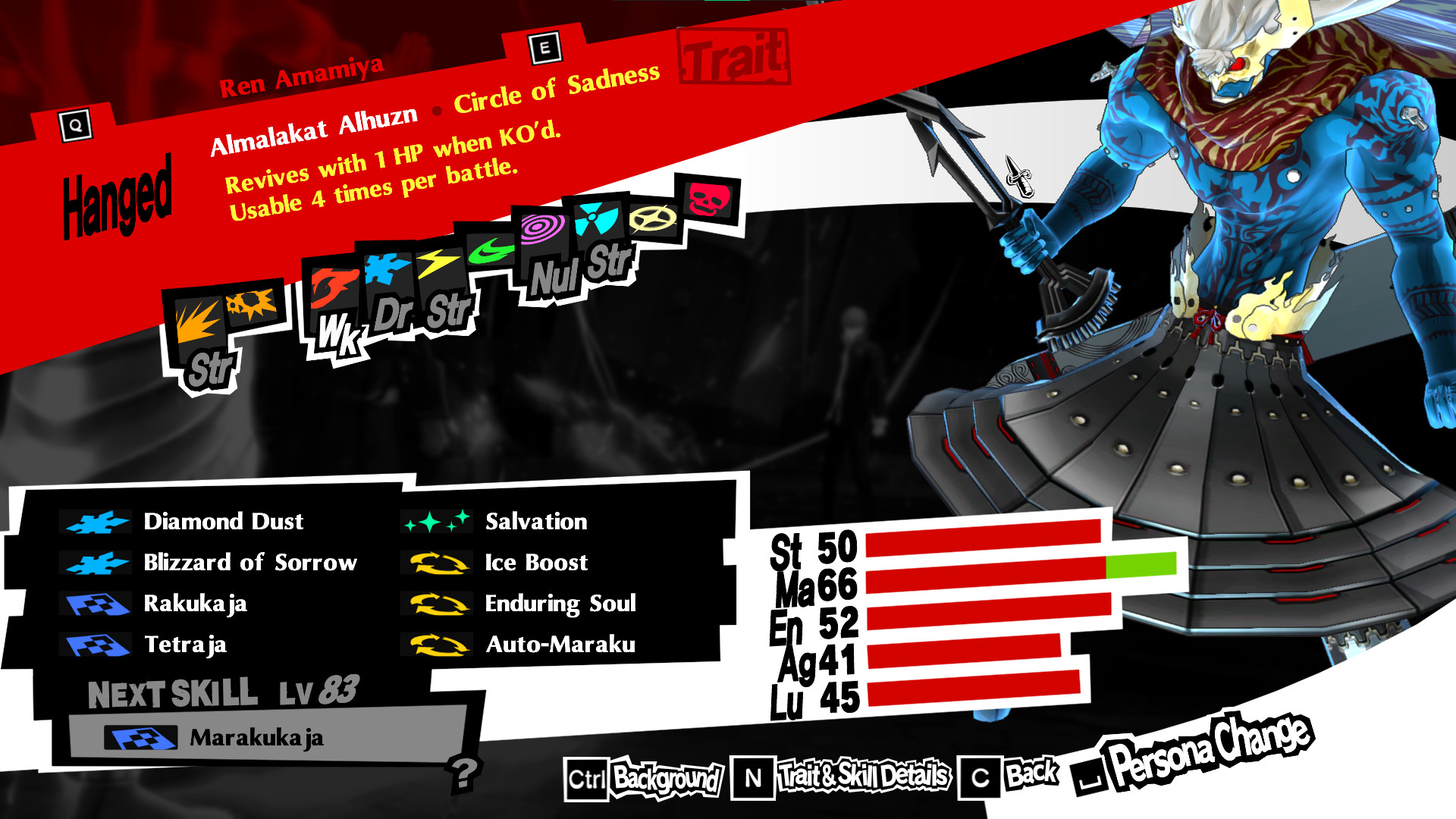
Task: Click the Salvation bless skill icon
Action: click(438, 521)
